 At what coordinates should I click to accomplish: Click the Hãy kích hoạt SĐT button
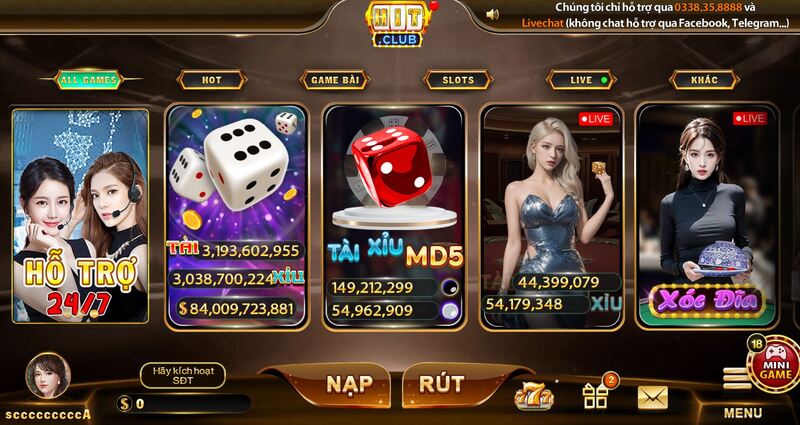pyautogui.click(x=182, y=375)
